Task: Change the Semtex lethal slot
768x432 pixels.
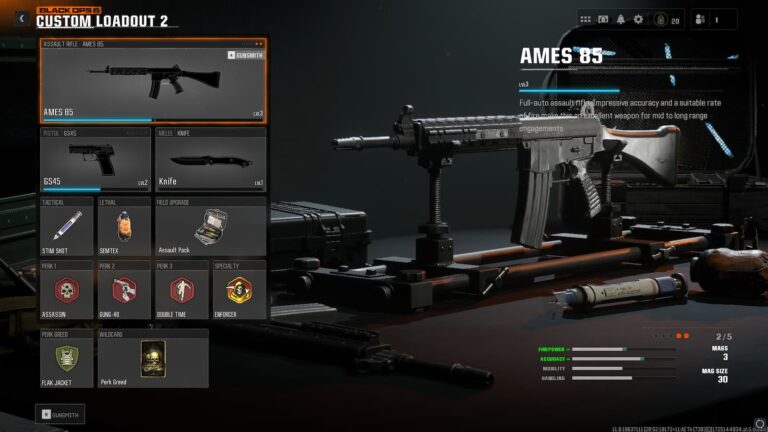Action: click(x=124, y=225)
